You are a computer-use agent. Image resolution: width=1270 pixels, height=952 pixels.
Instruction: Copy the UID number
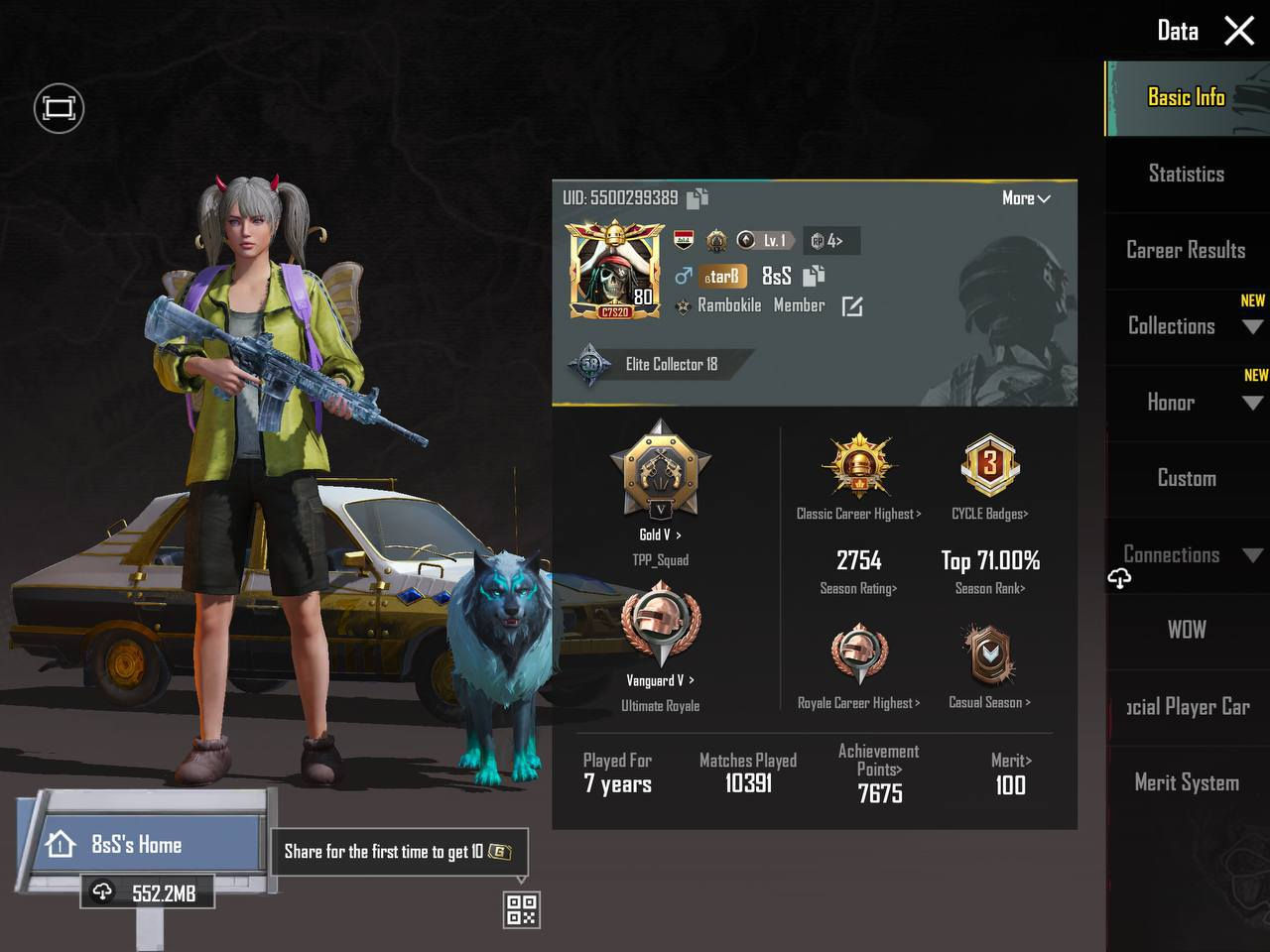pyautogui.click(x=698, y=198)
